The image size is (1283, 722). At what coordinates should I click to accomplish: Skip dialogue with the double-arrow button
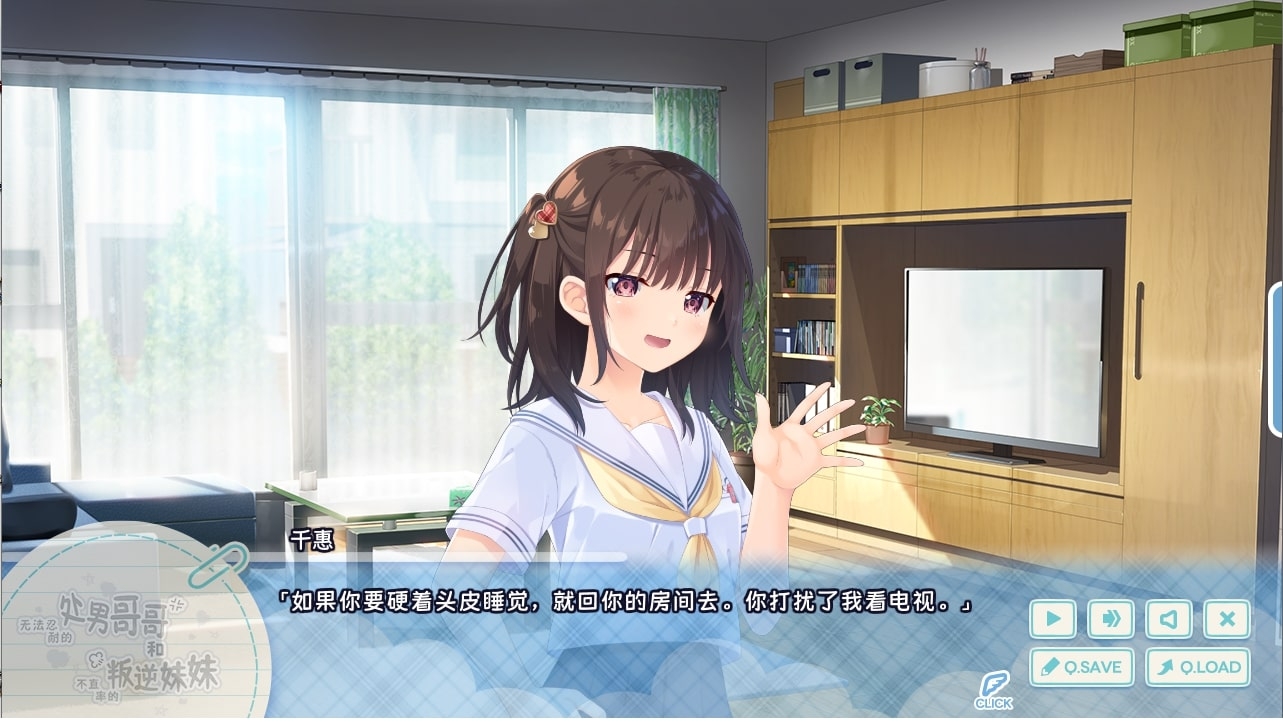(x=1110, y=619)
